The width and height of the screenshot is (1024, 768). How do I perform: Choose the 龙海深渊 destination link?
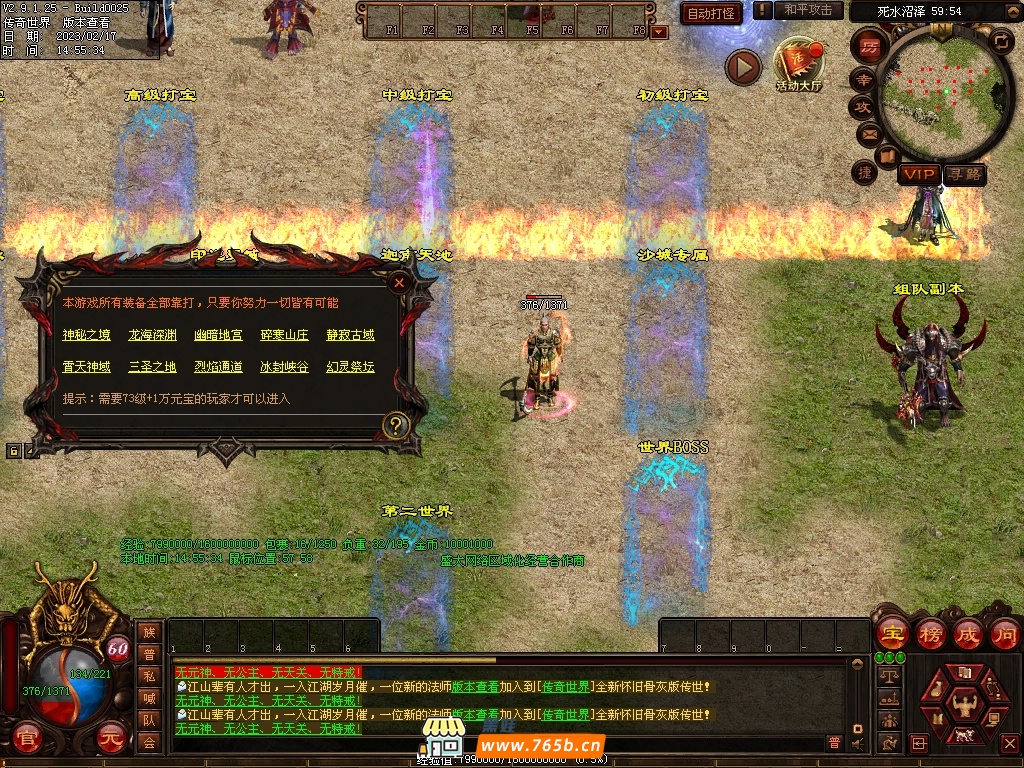(x=152, y=335)
